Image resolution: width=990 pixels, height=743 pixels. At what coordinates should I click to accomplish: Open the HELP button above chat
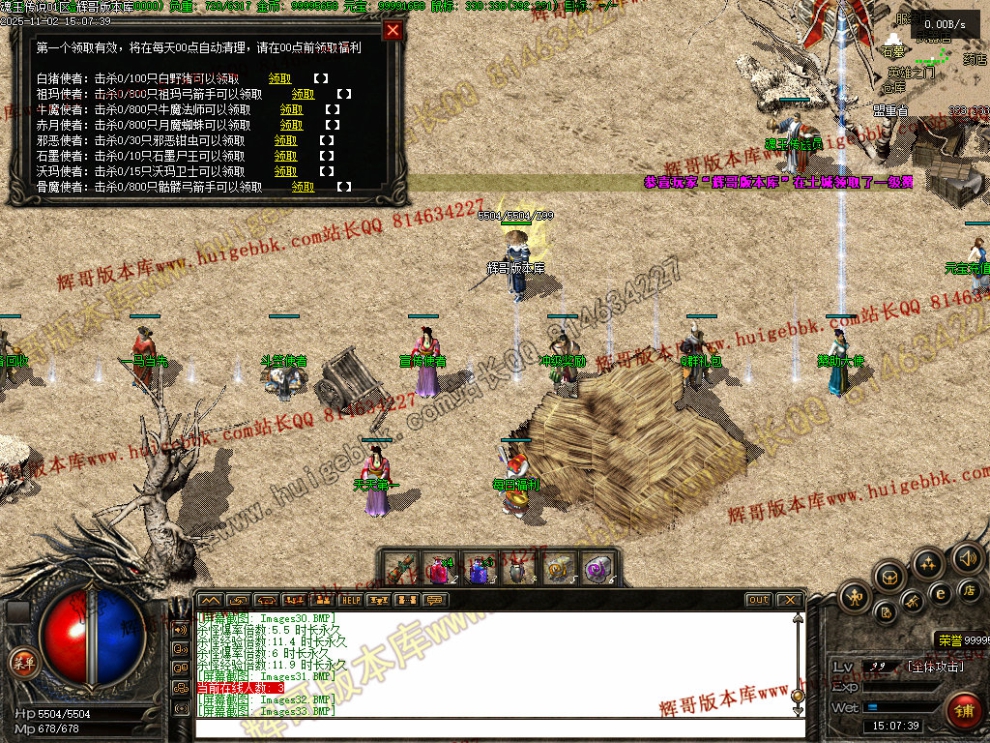click(x=350, y=600)
